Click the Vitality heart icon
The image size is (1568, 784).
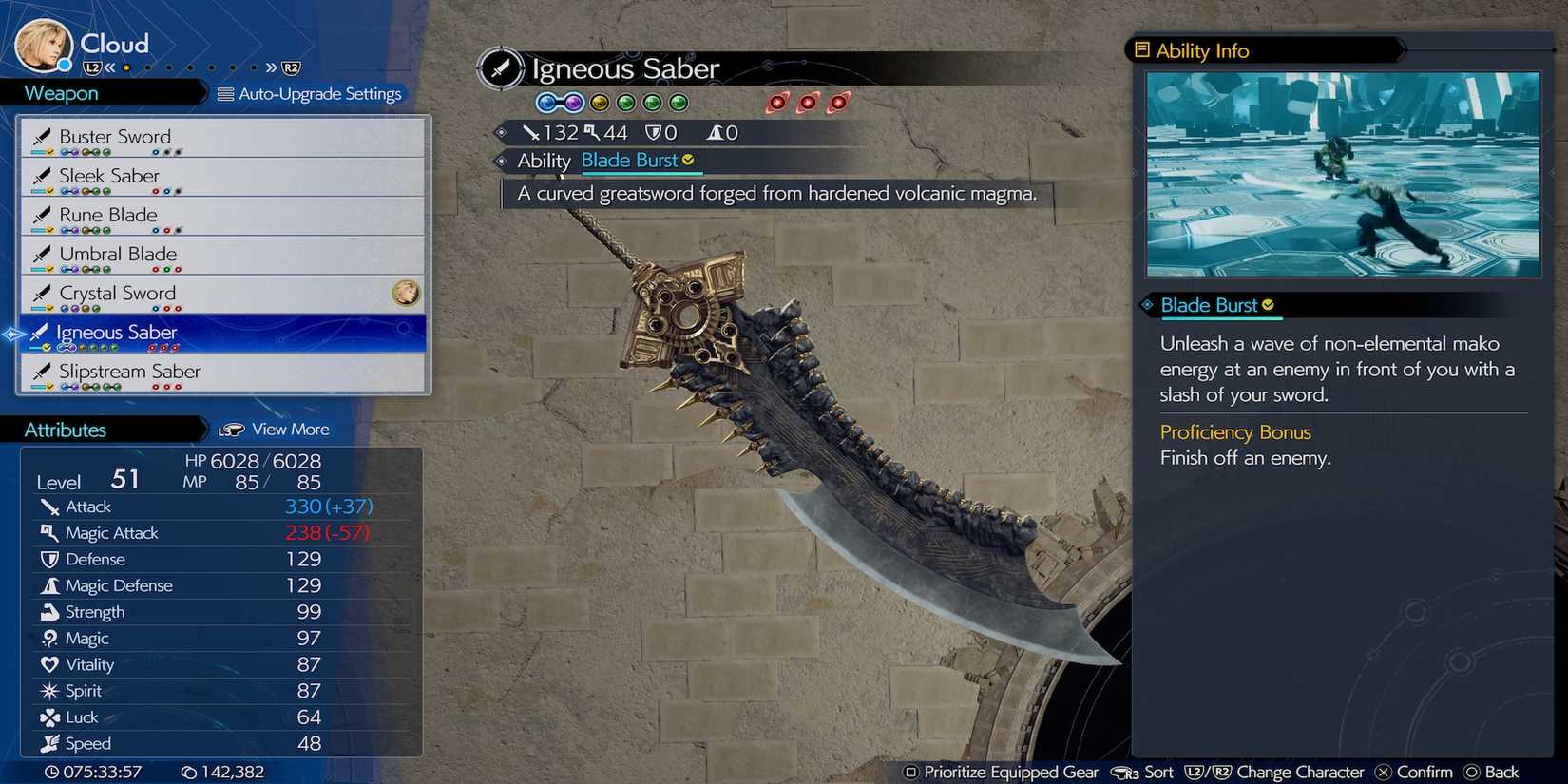click(x=49, y=664)
